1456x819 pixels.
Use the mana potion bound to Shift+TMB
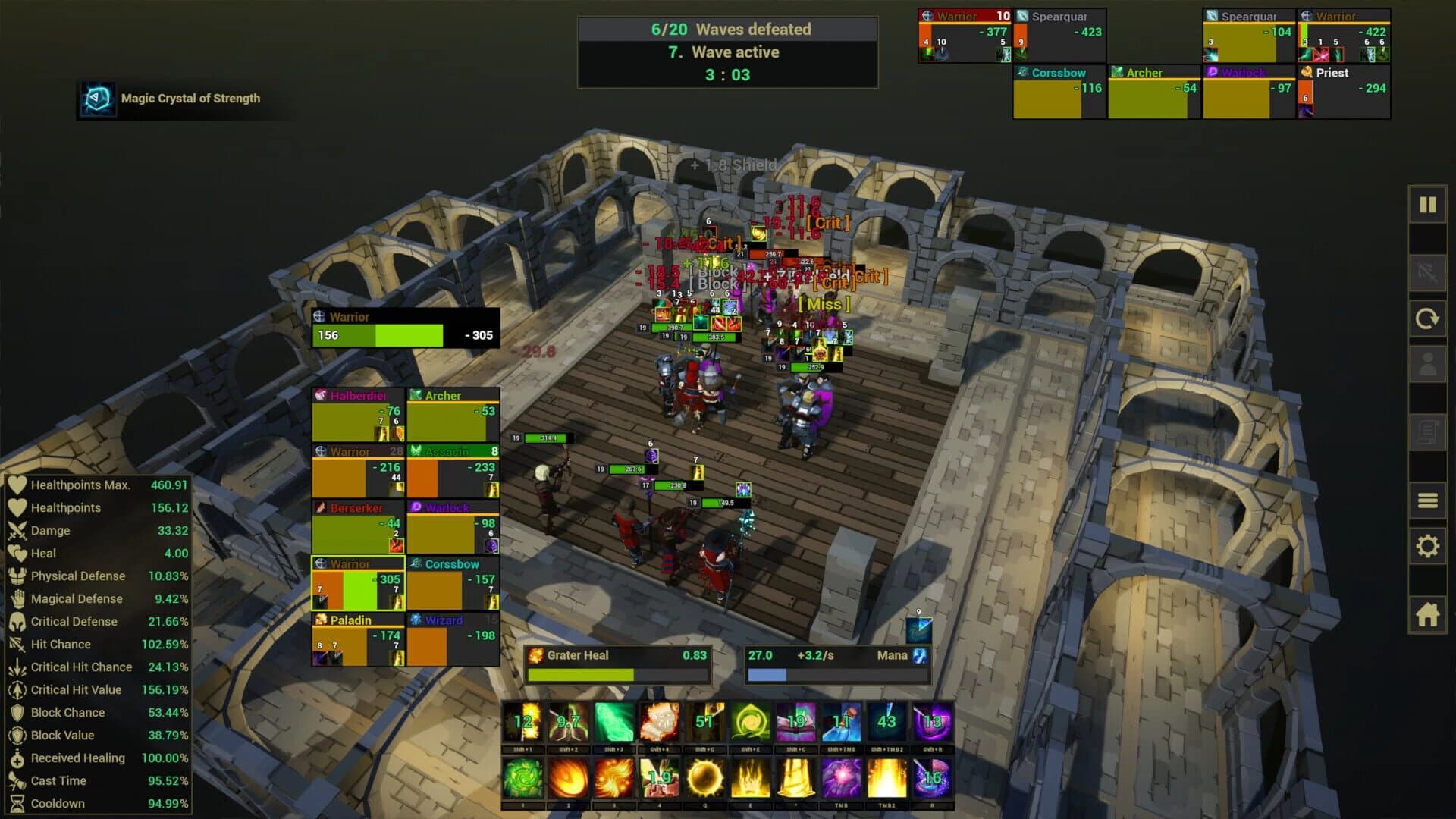coord(842,721)
